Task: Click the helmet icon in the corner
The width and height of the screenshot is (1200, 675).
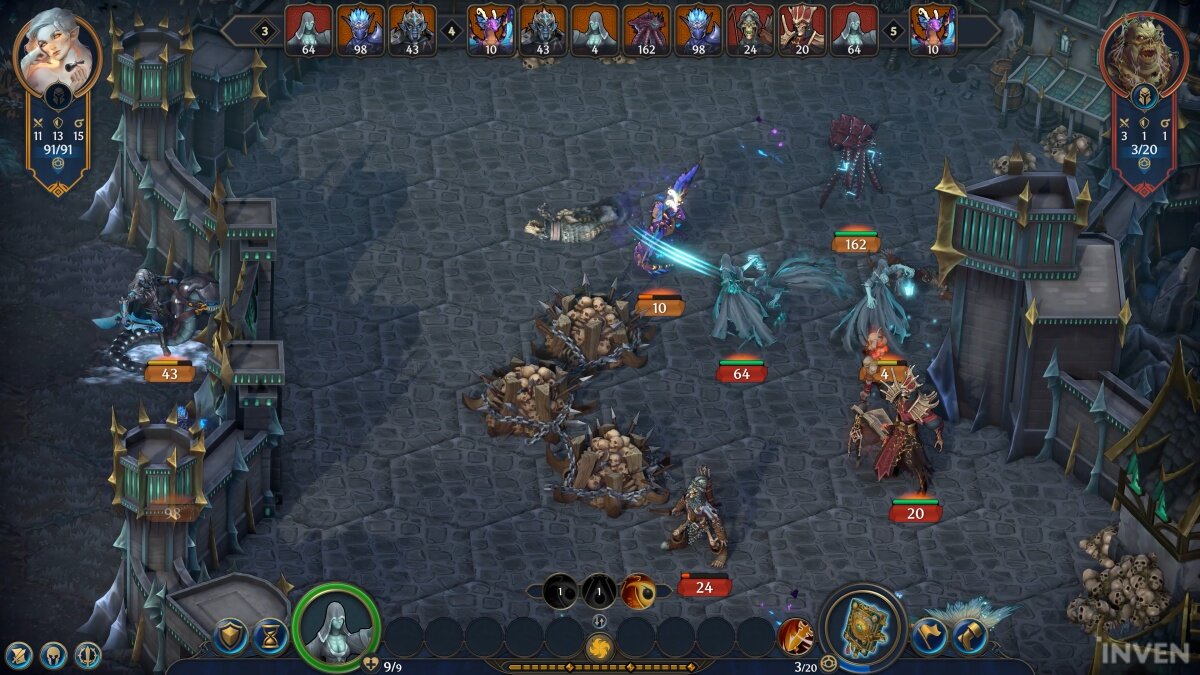Action: click(x=53, y=655)
